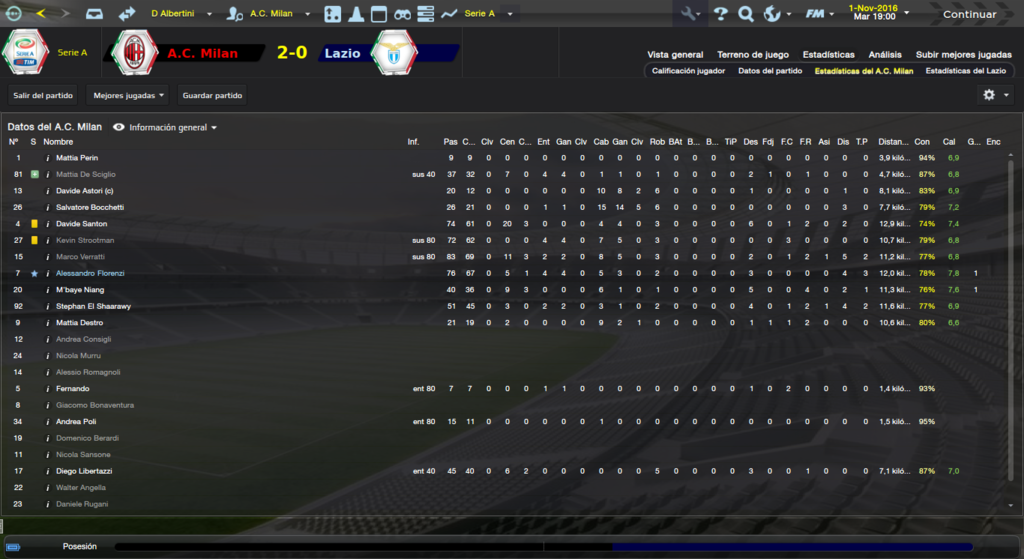Screen dimensions: 1024x559
Task: Switch to the Vista general tab
Action: coord(675,54)
